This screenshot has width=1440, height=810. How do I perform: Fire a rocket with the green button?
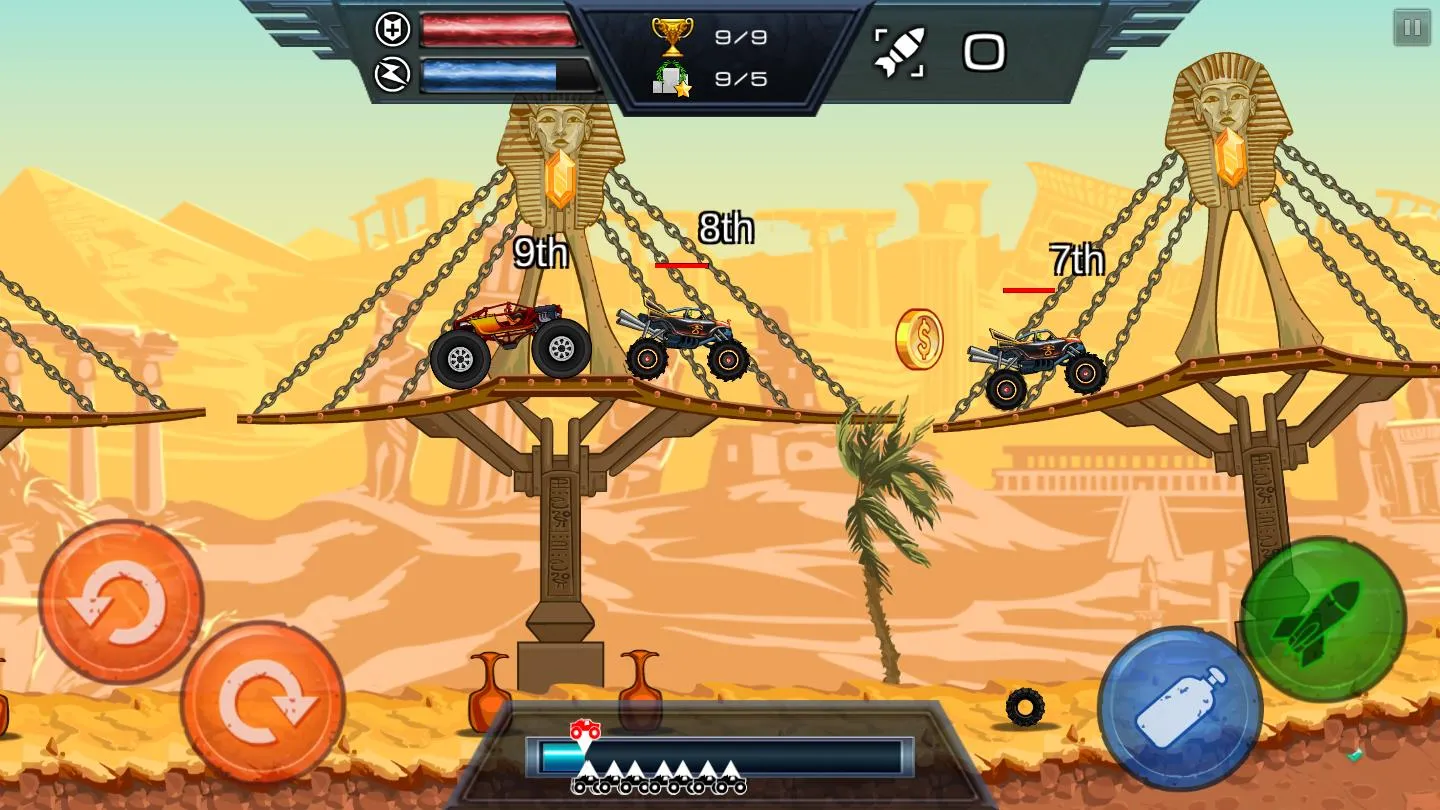click(x=1323, y=620)
